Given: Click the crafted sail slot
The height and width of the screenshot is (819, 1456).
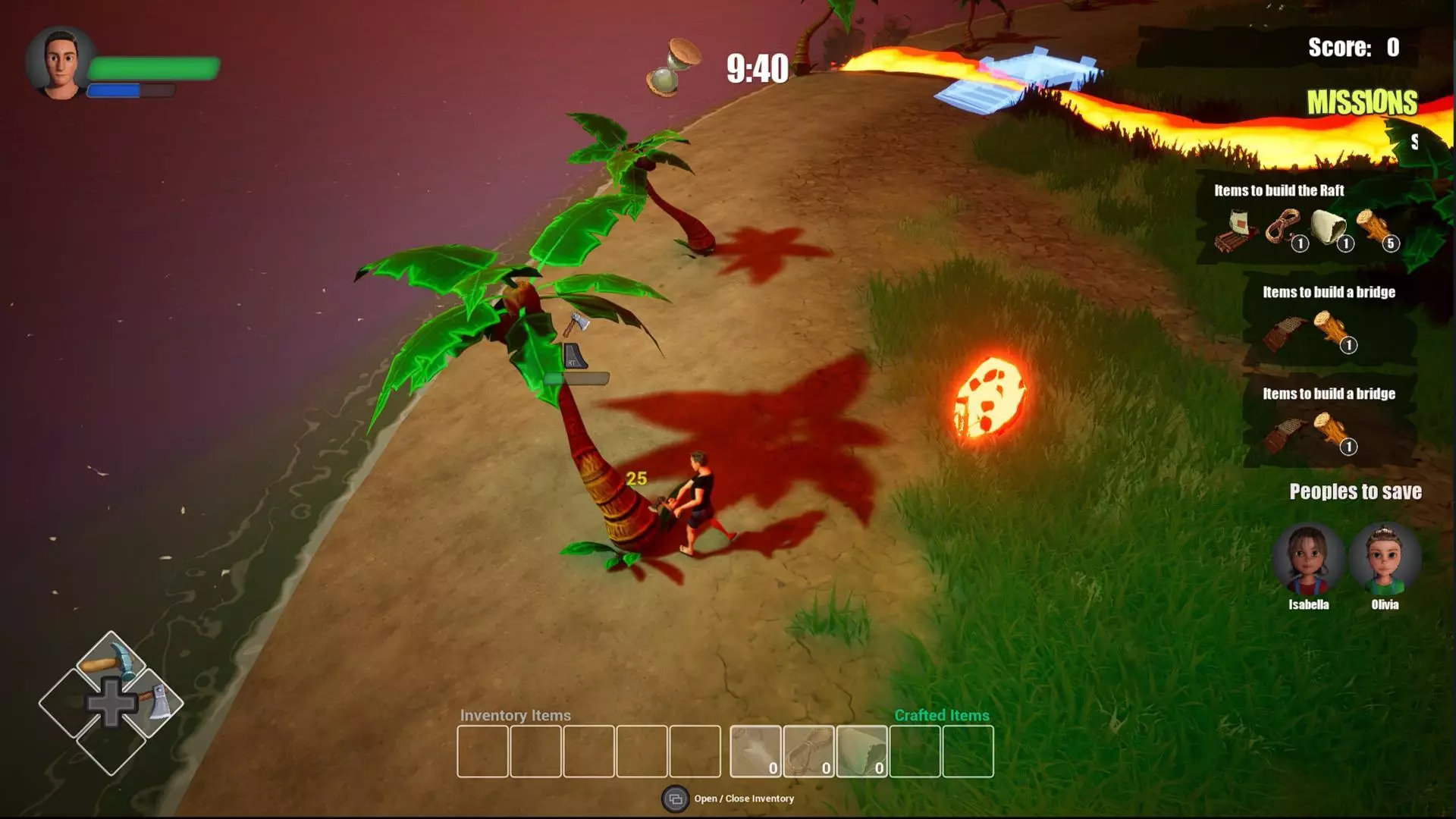Looking at the screenshot, I should (861, 751).
